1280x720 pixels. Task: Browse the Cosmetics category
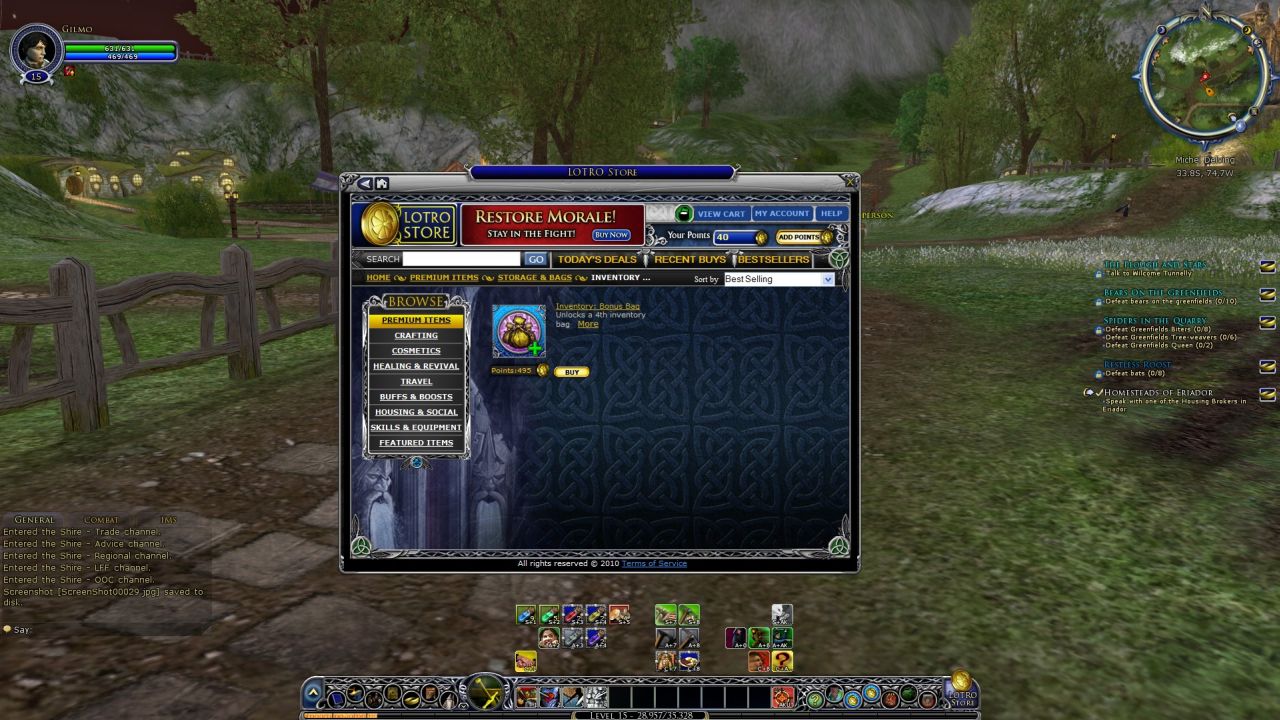click(x=416, y=351)
